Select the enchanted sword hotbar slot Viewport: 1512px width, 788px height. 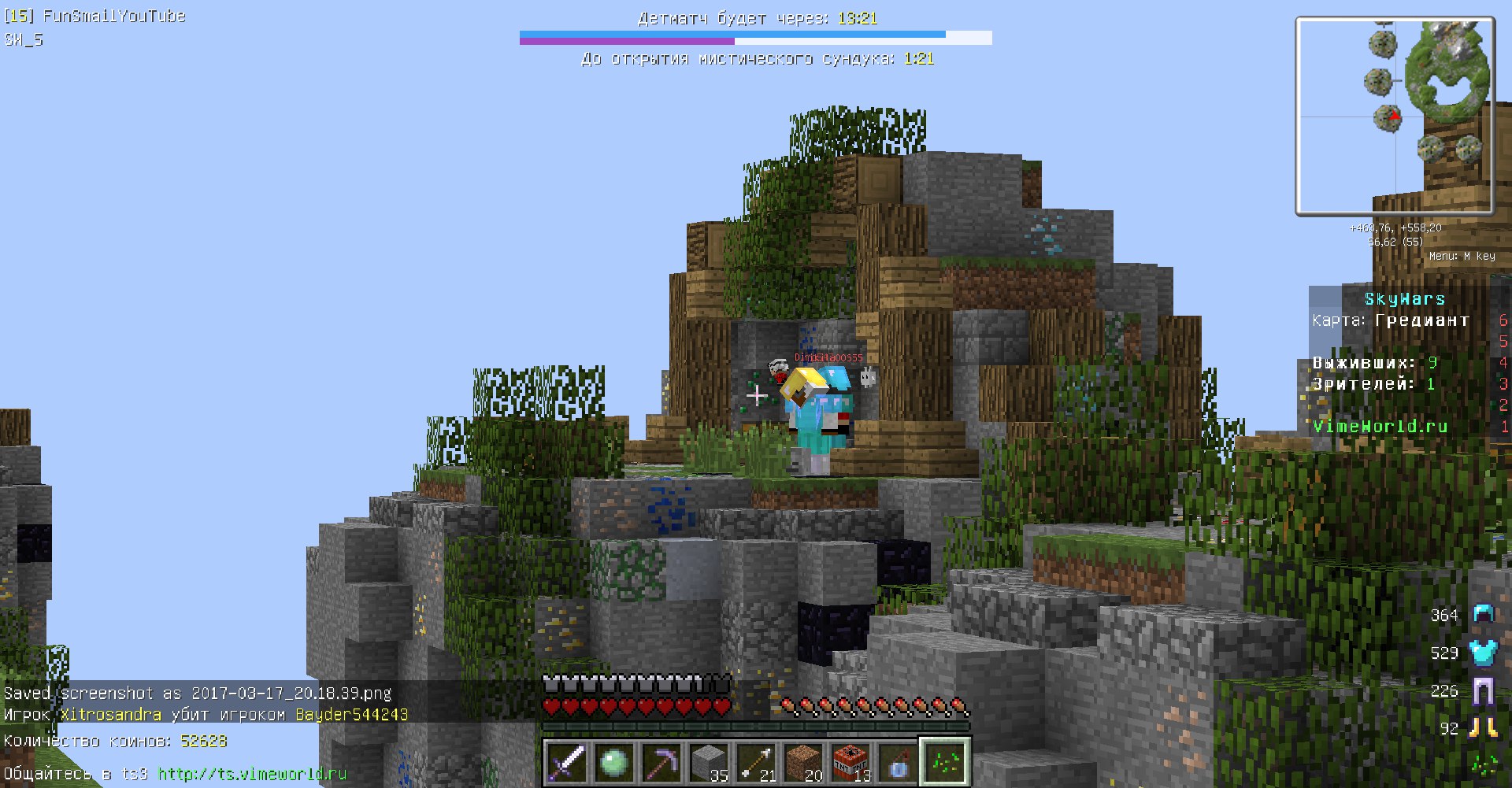pos(566,762)
